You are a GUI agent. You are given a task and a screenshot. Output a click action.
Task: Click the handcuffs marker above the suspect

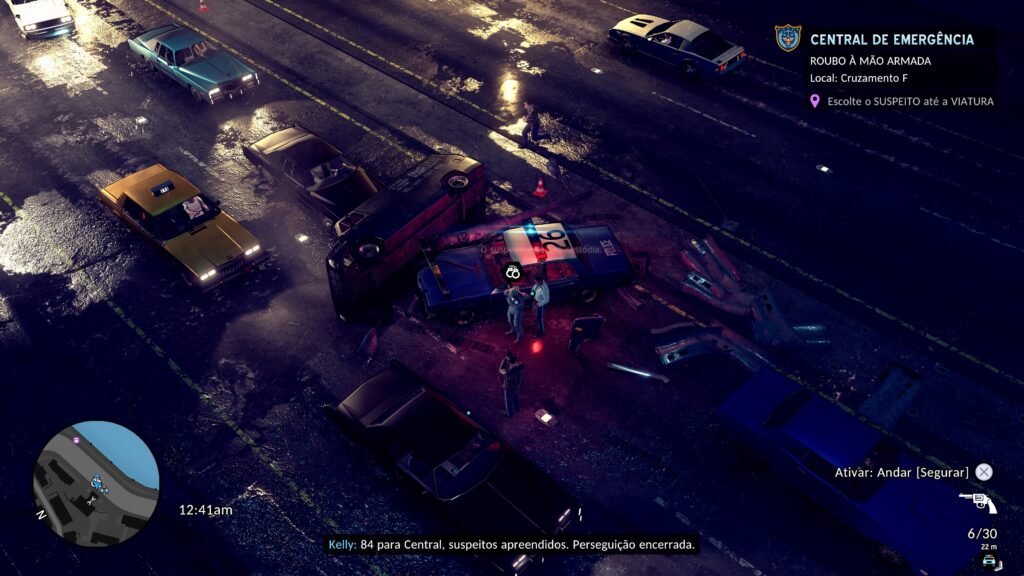[x=513, y=270]
